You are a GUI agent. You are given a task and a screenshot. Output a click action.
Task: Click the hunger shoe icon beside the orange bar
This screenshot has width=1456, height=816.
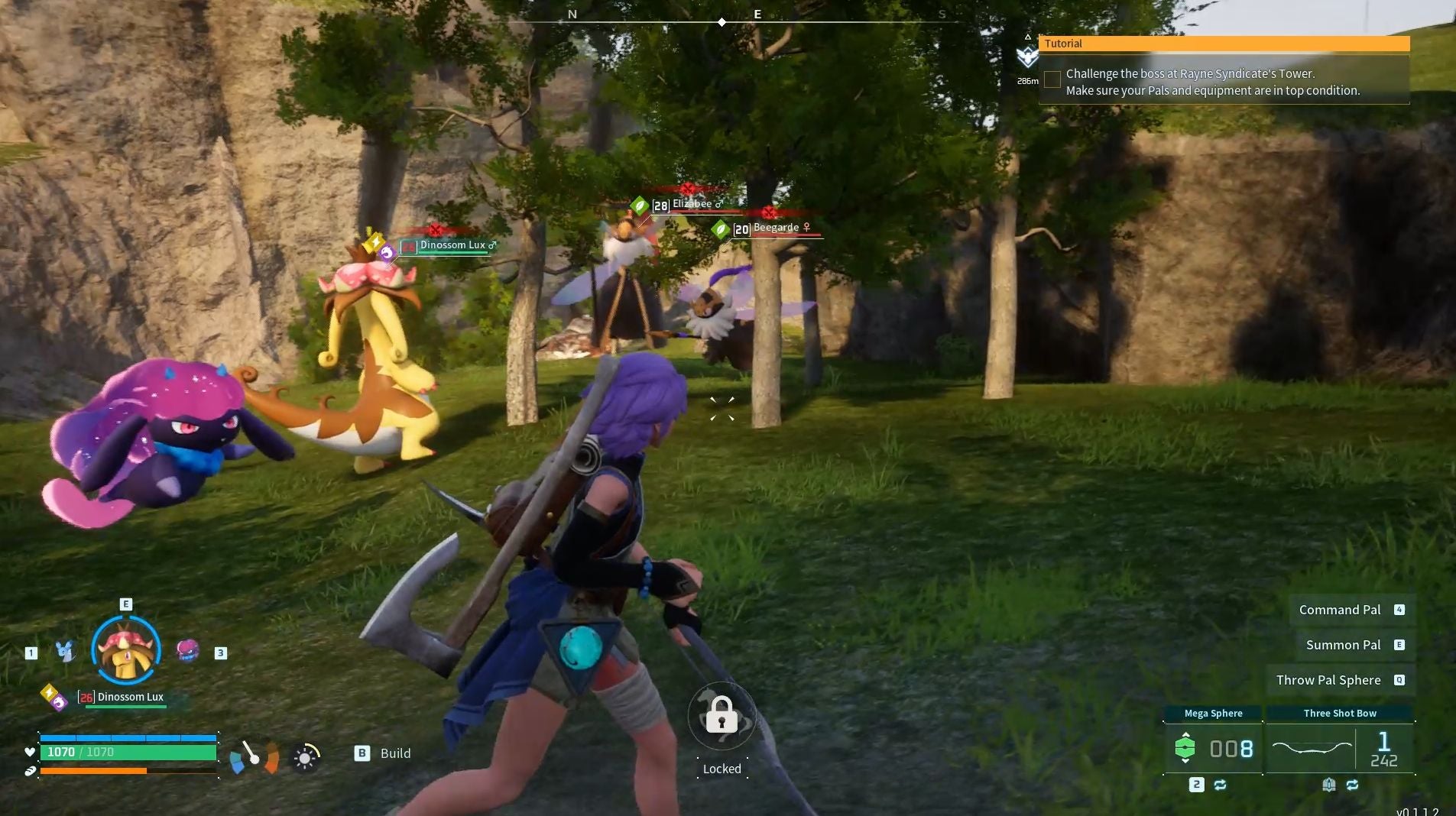(29, 772)
